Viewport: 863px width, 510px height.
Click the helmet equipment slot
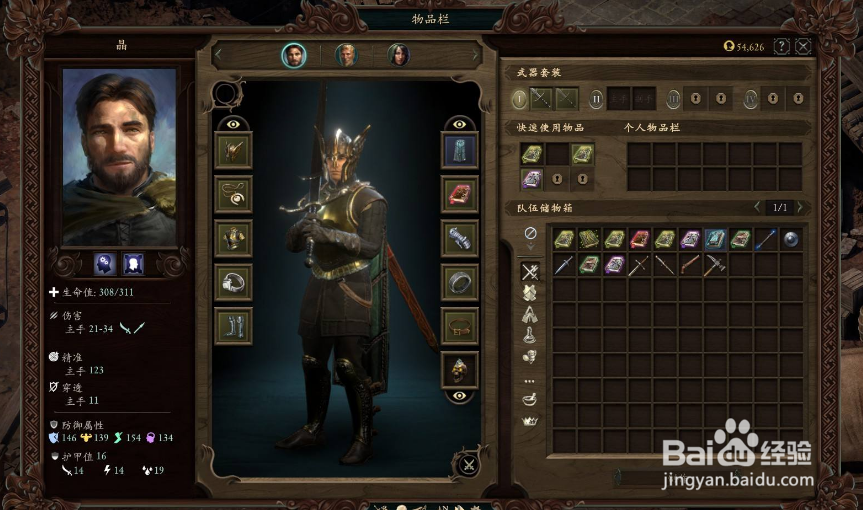[x=234, y=150]
